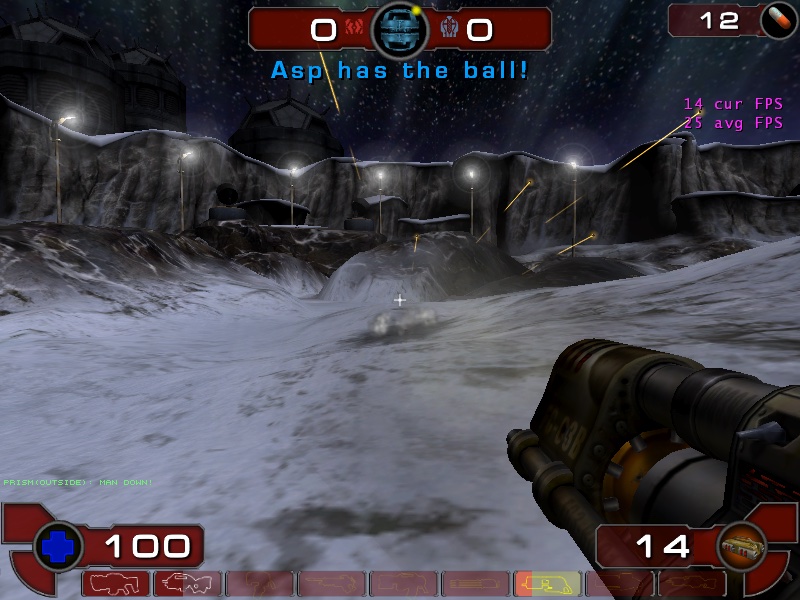Click the adrenaline pill icon
Screen dimensions: 800x600
click(774, 20)
